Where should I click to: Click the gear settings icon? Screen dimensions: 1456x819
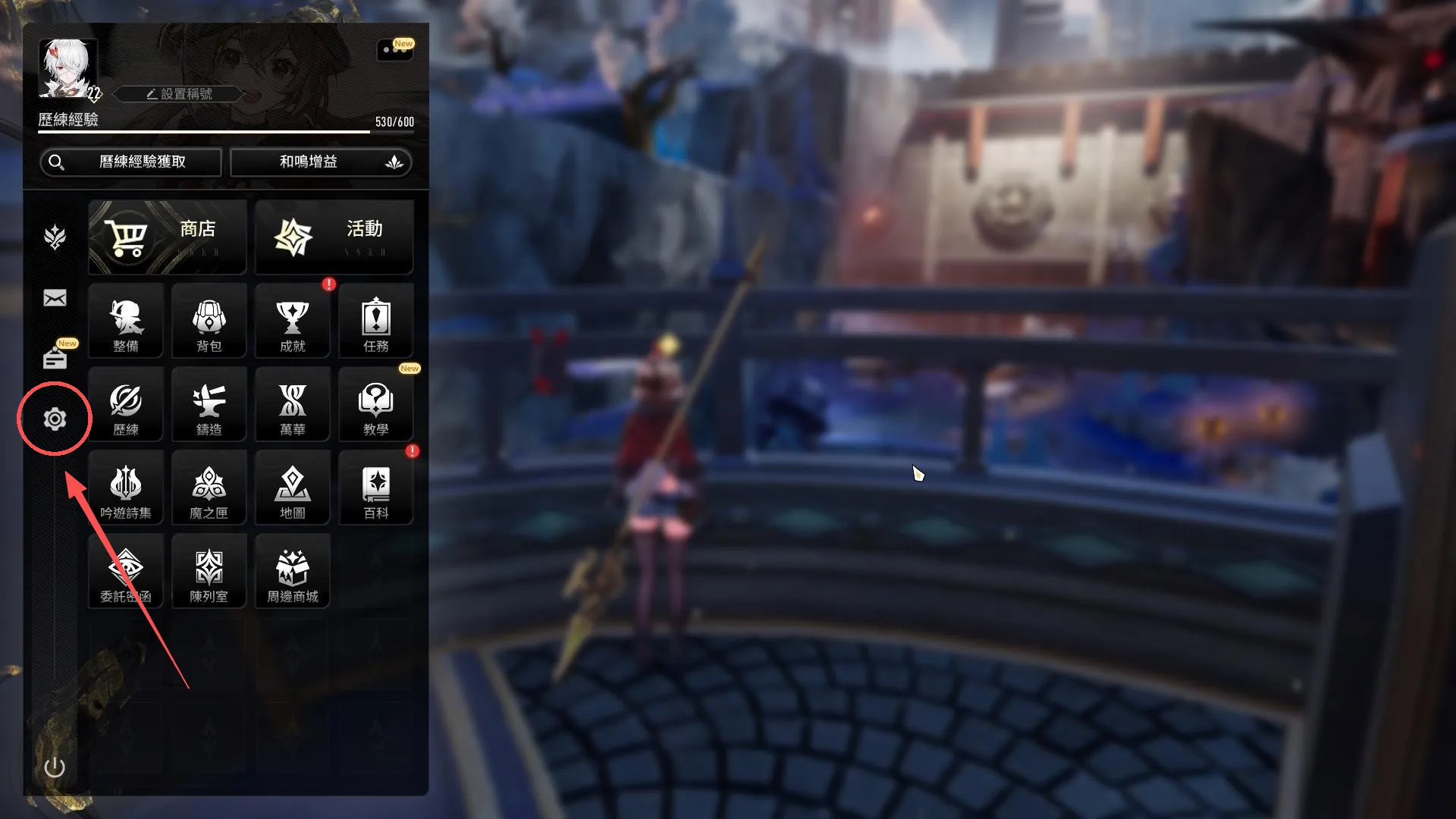tap(55, 419)
